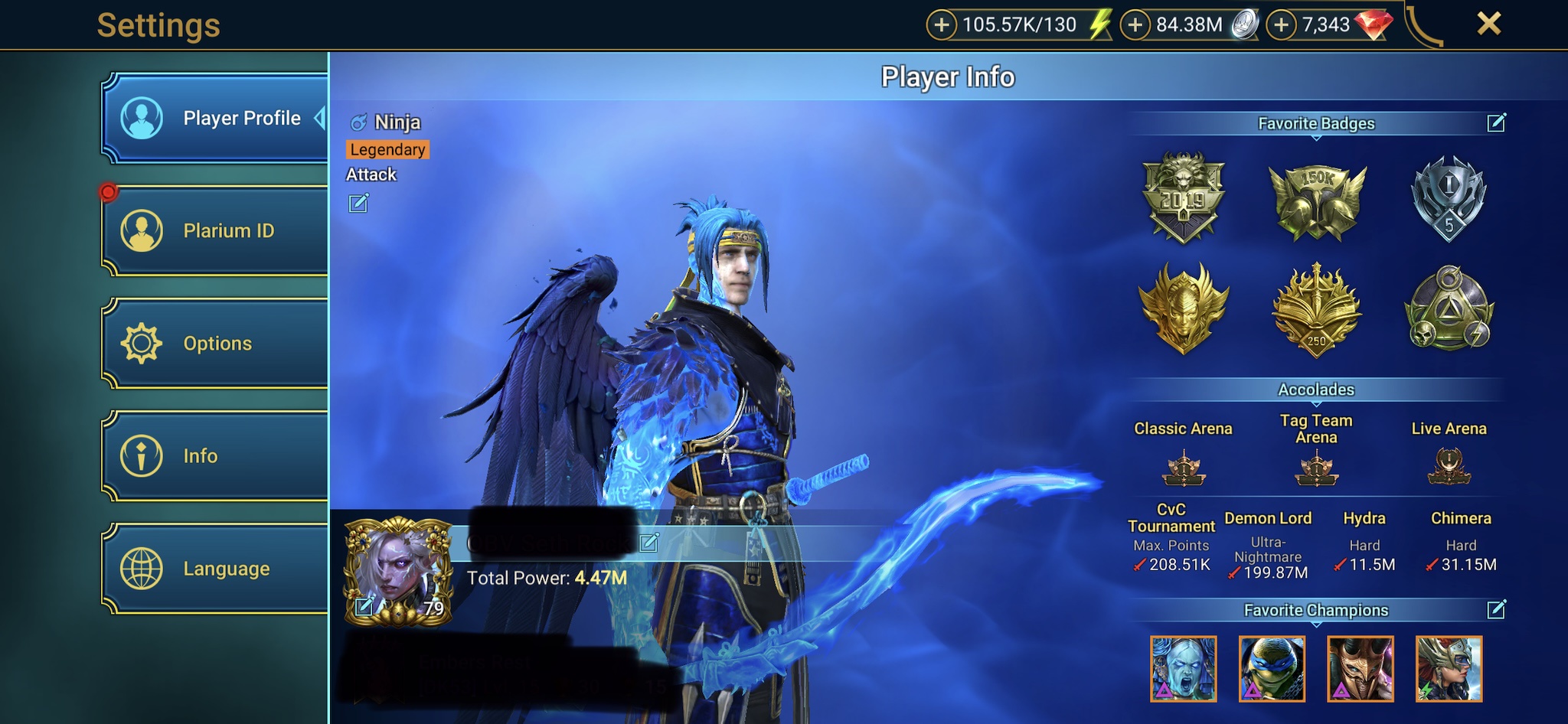Change the showcased Ninja champion

[x=358, y=203]
